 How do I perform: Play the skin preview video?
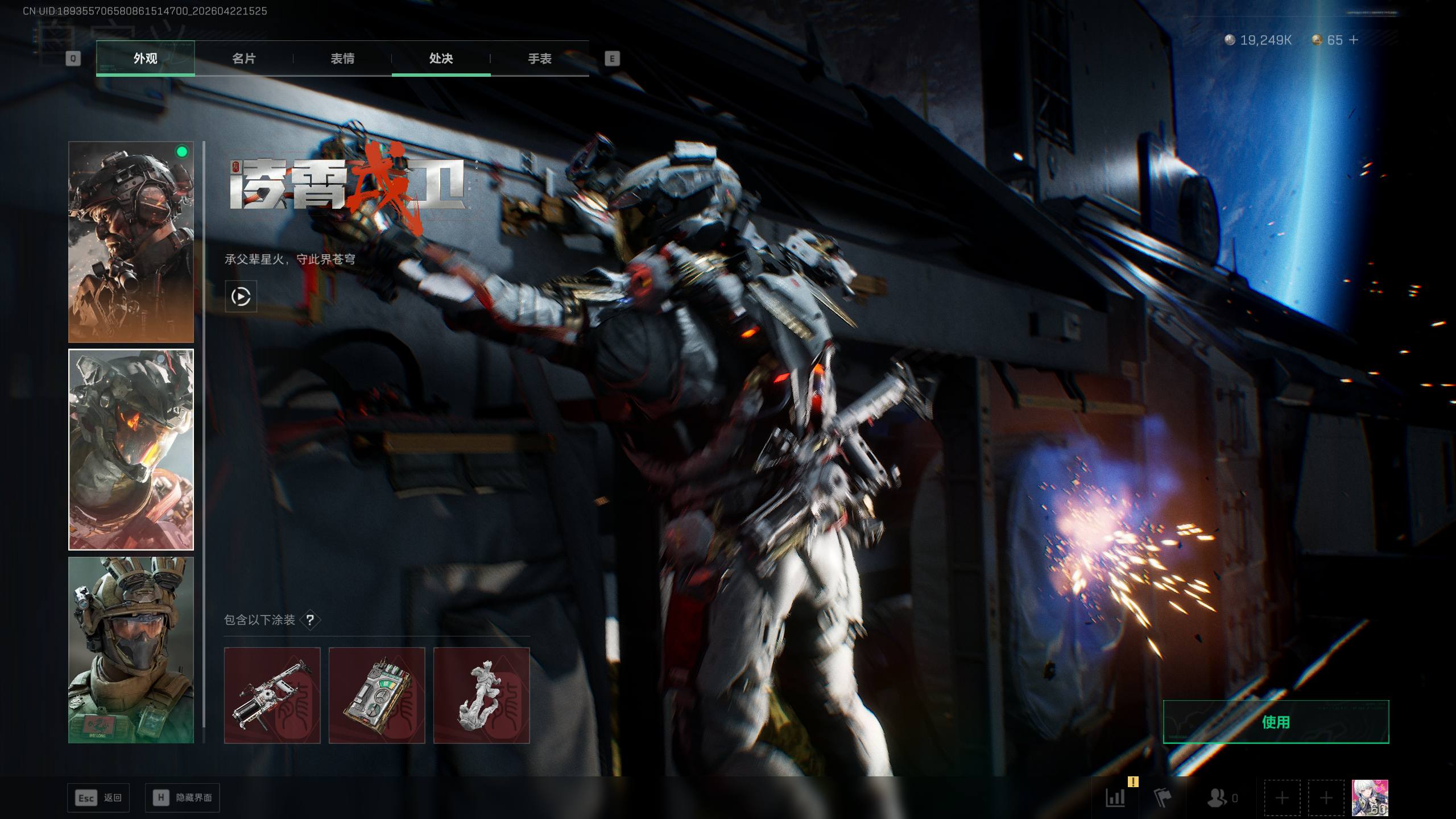[x=241, y=296]
